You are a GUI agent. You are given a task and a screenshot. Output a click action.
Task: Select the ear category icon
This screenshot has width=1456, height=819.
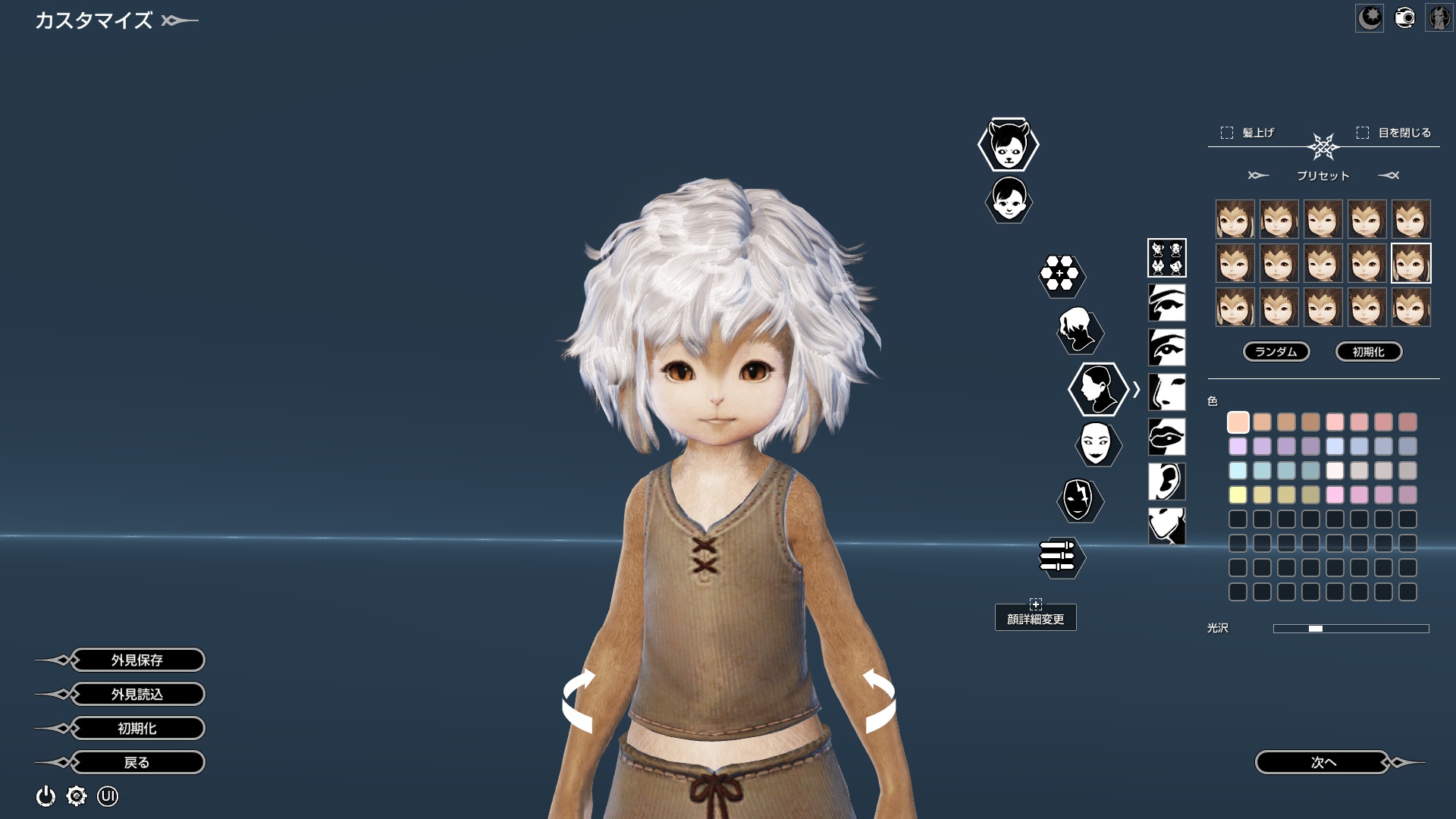pos(1166,482)
